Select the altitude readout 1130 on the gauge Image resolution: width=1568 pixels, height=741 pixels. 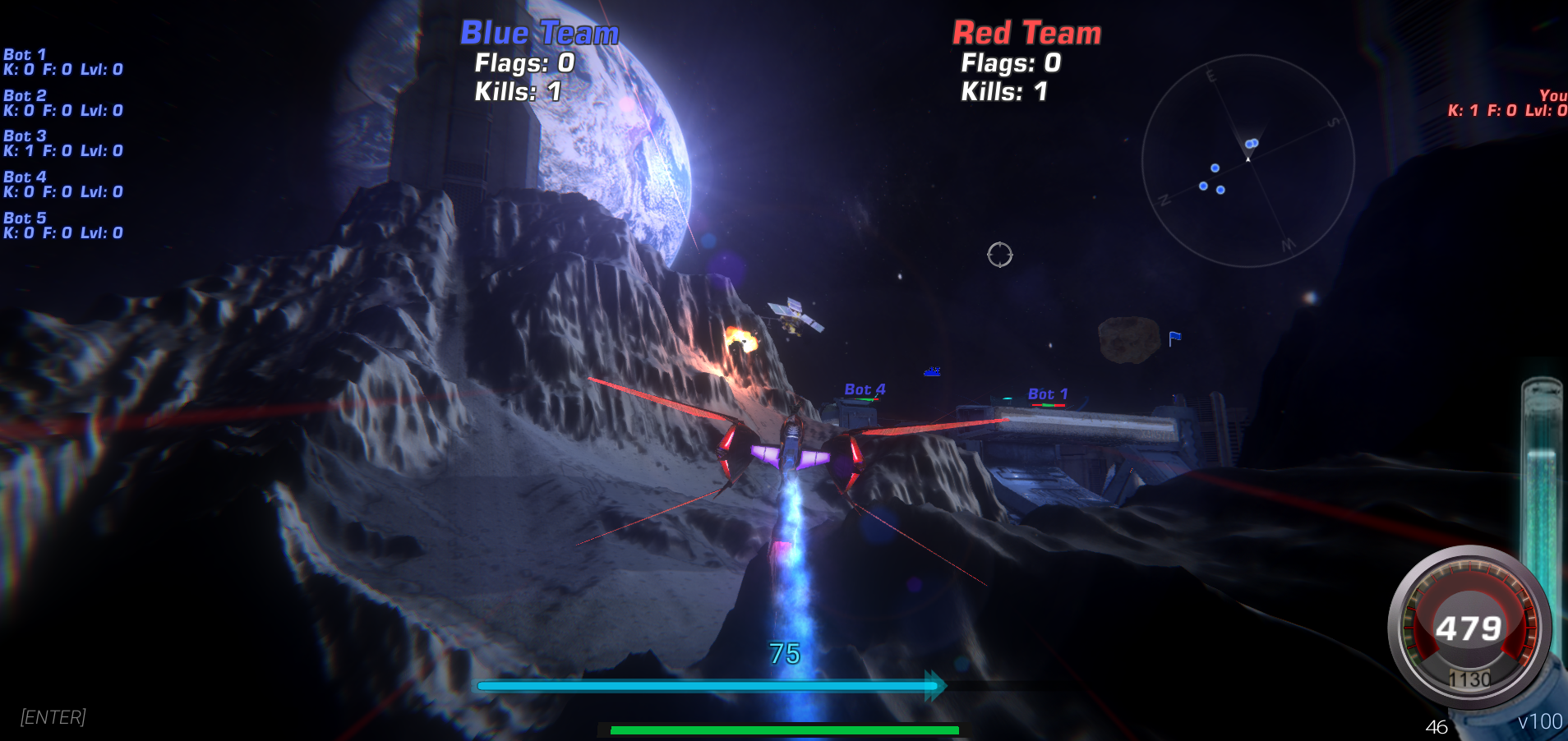coord(1470,679)
